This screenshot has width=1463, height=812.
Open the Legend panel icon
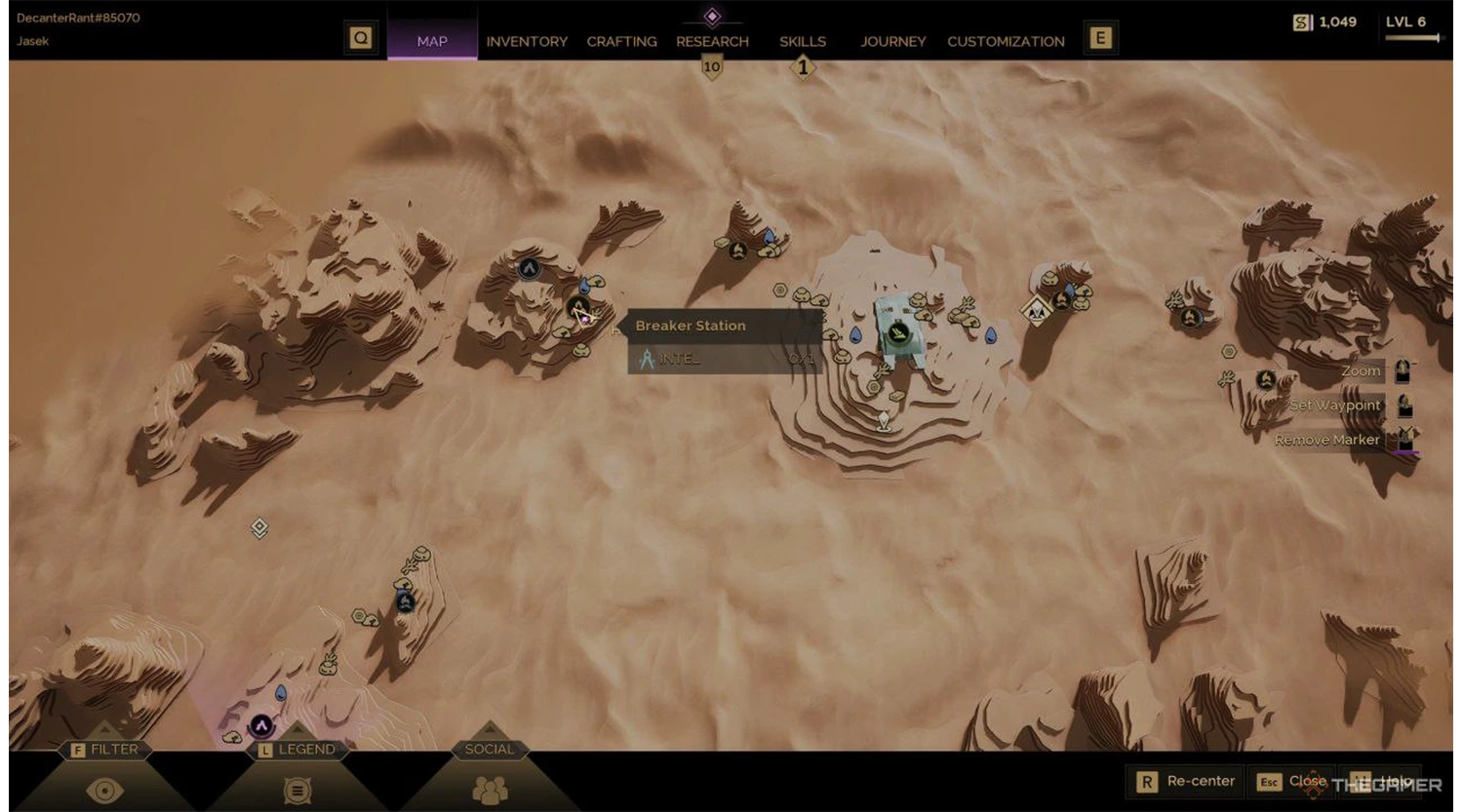pyautogui.click(x=297, y=791)
